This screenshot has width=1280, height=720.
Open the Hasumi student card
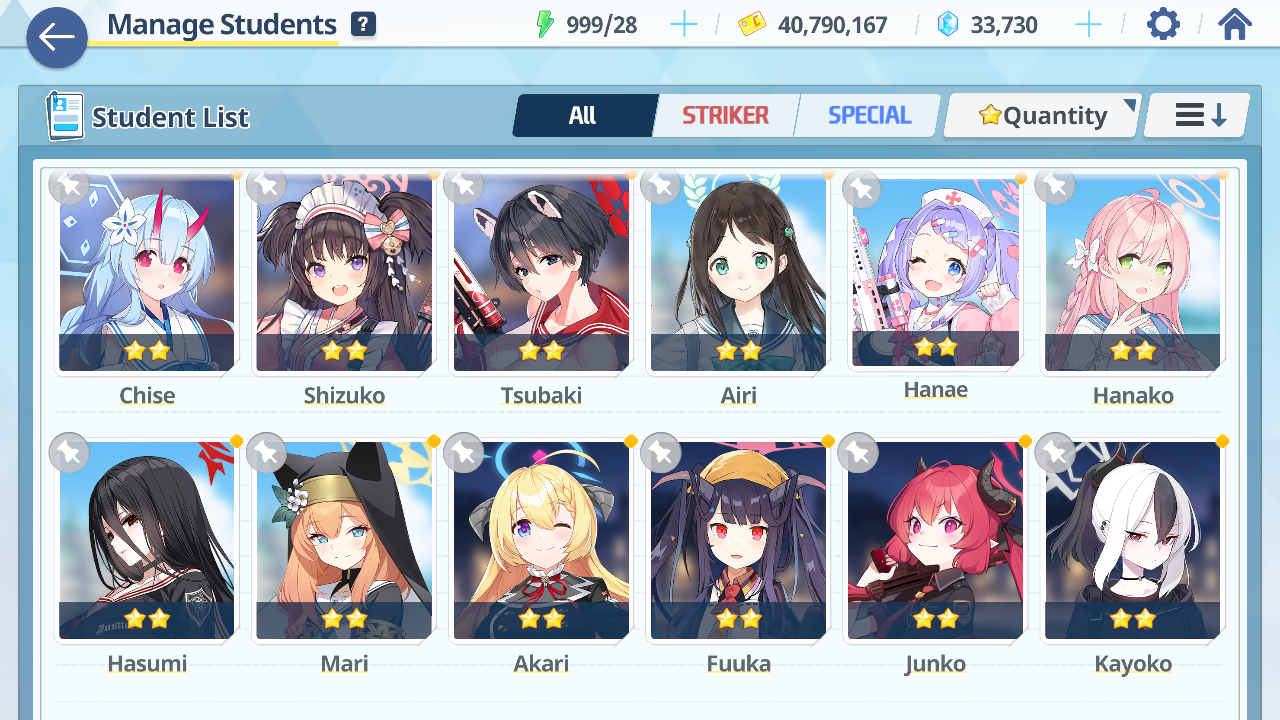pyautogui.click(x=147, y=541)
